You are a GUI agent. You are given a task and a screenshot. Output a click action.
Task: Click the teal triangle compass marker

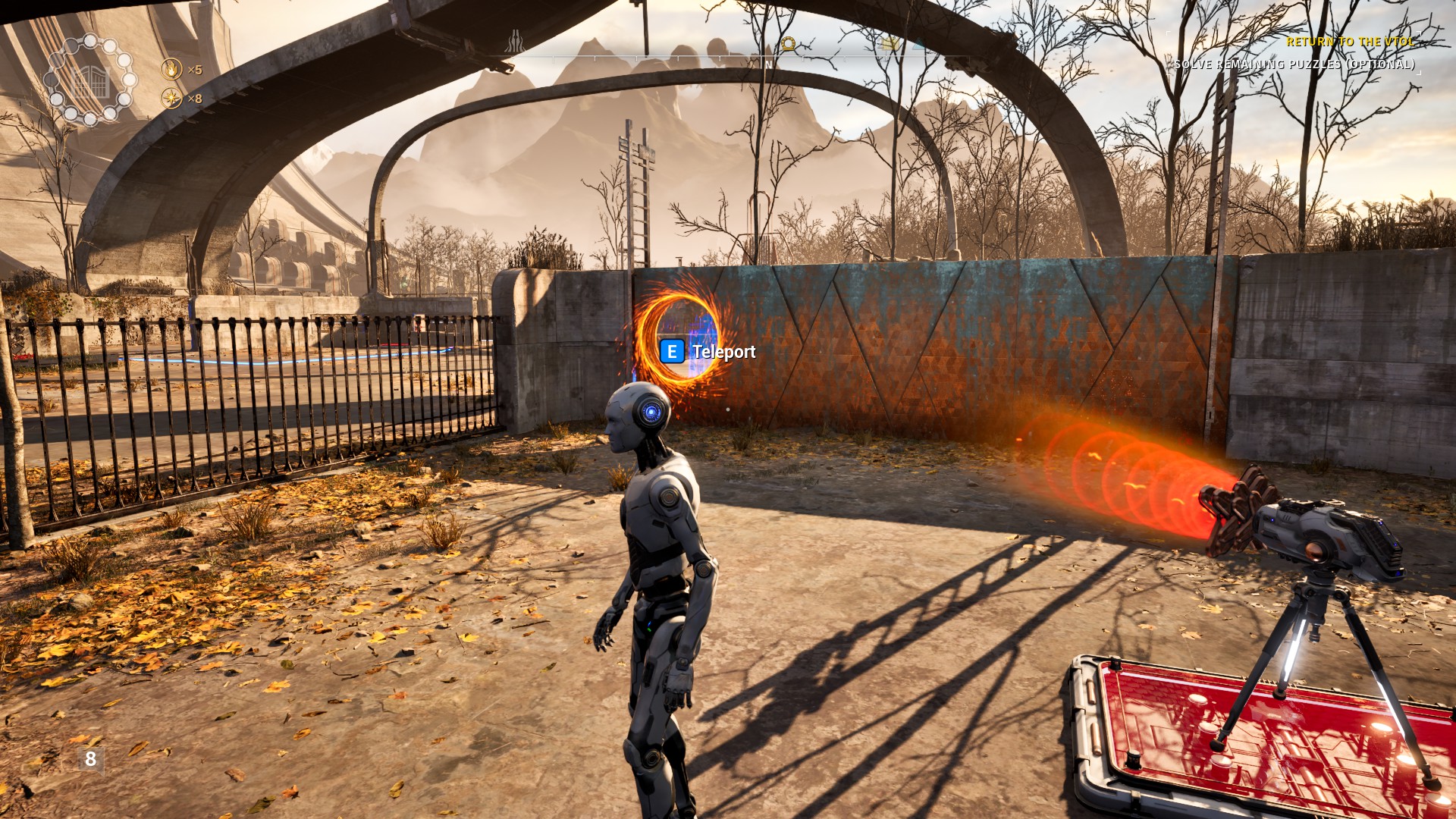918,44
